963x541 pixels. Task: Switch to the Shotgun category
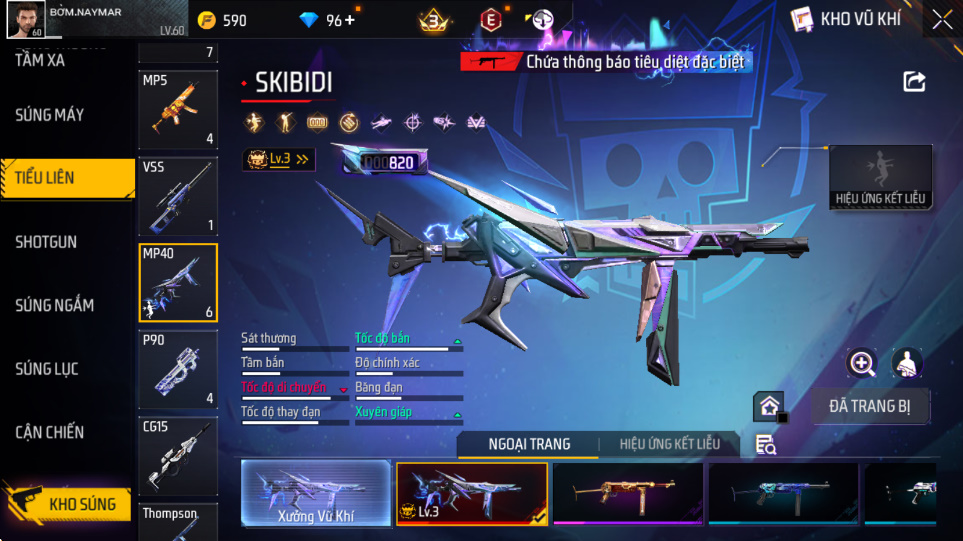pos(46,242)
